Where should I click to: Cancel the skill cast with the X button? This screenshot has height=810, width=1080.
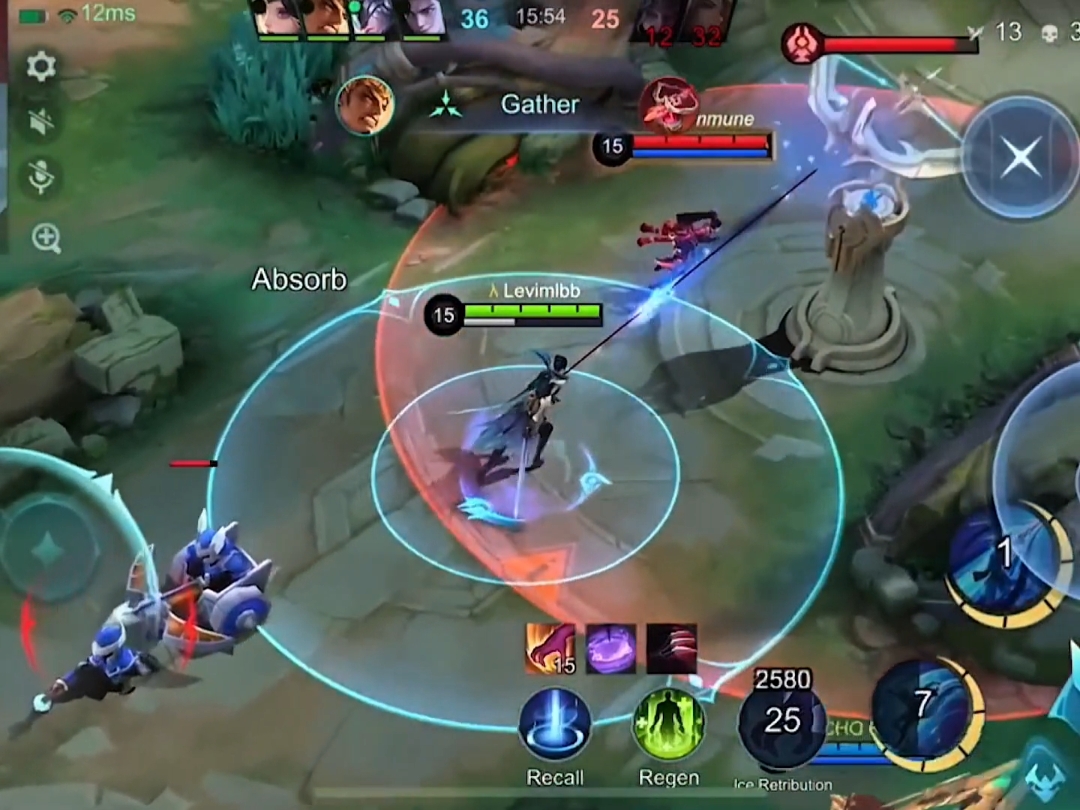click(x=1020, y=157)
